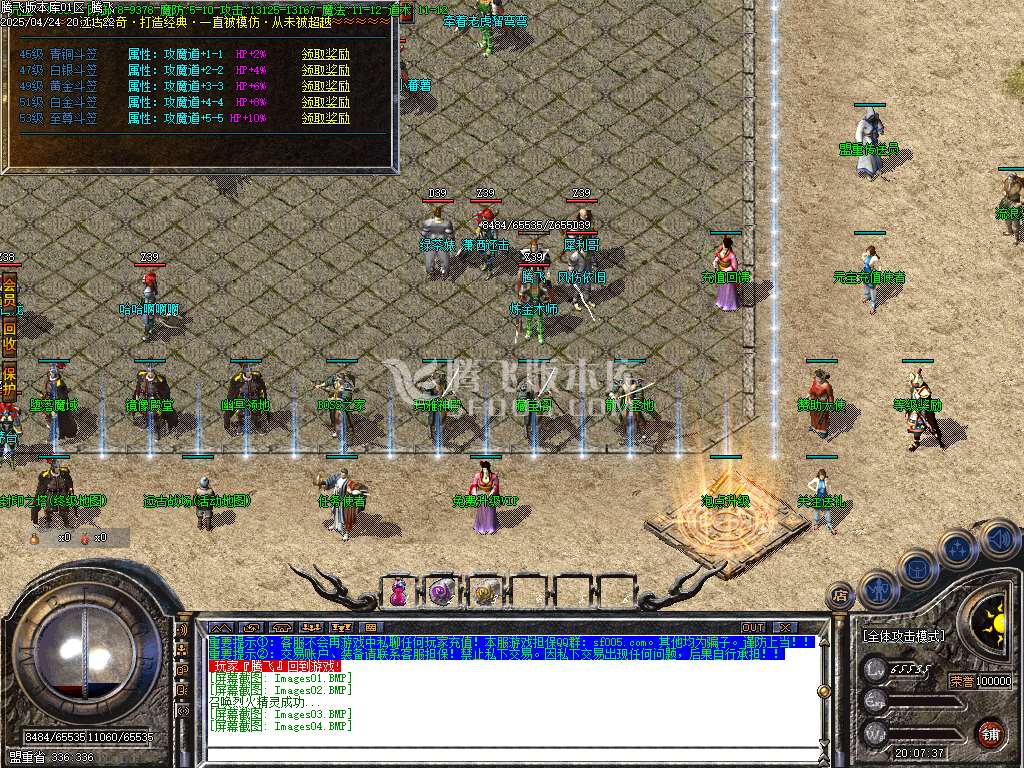This screenshot has height=768, width=1024.
Task: Close the game with the X button
Action: (x=784, y=628)
